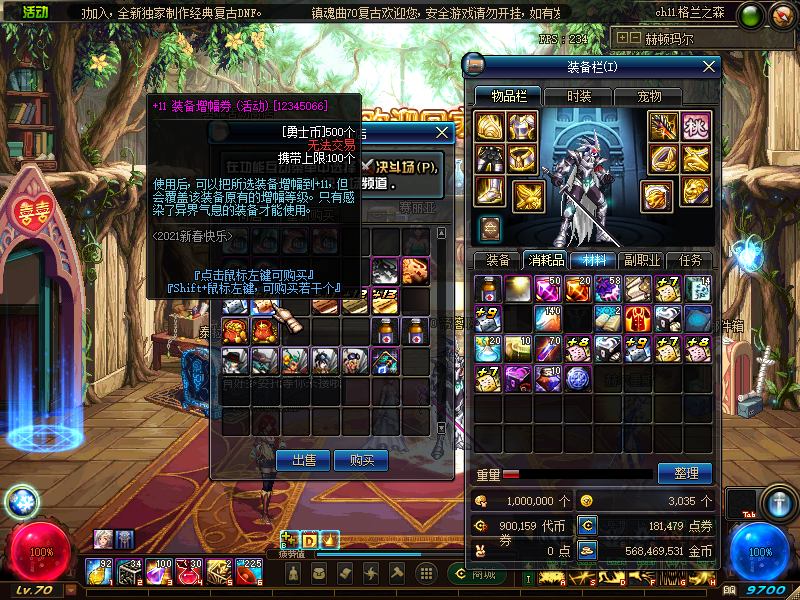Close the shop window
This screenshot has height=600, width=800.
coord(443,132)
